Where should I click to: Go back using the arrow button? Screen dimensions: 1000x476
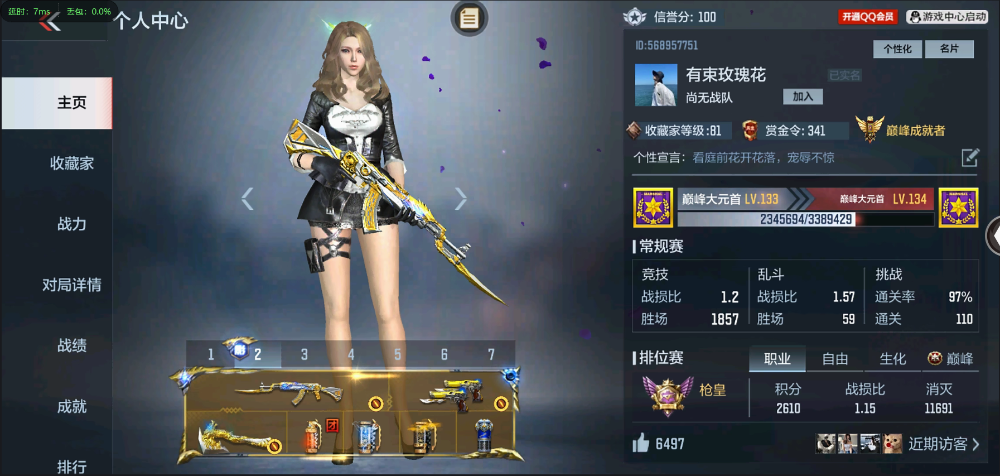coord(49,22)
